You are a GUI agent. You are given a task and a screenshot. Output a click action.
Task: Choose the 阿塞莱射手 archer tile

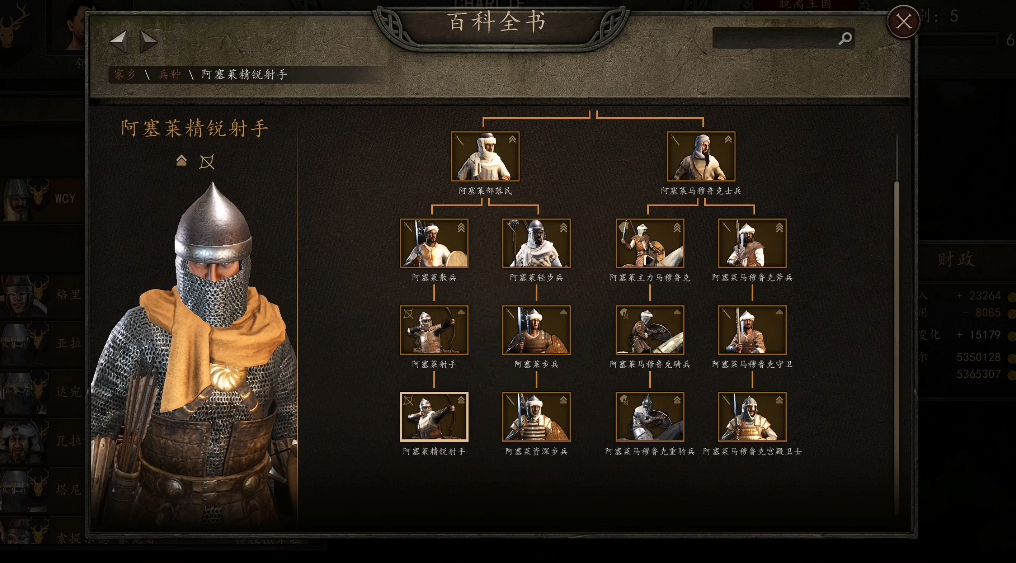[x=434, y=331]
